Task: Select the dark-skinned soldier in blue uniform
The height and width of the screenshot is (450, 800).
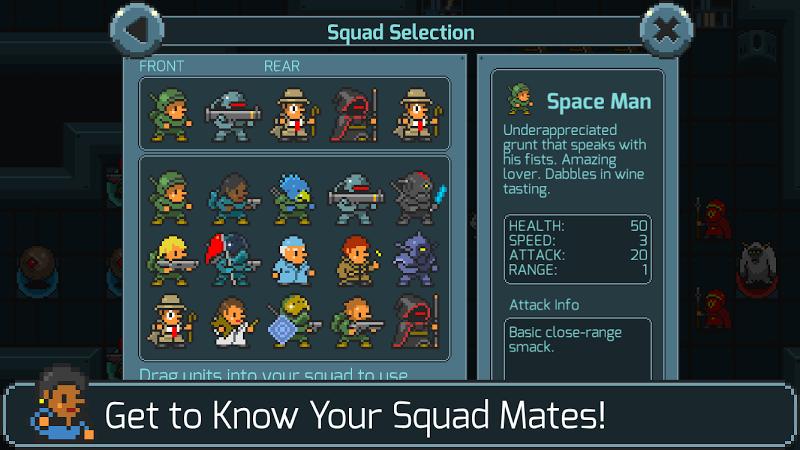Action: [231, 194]
